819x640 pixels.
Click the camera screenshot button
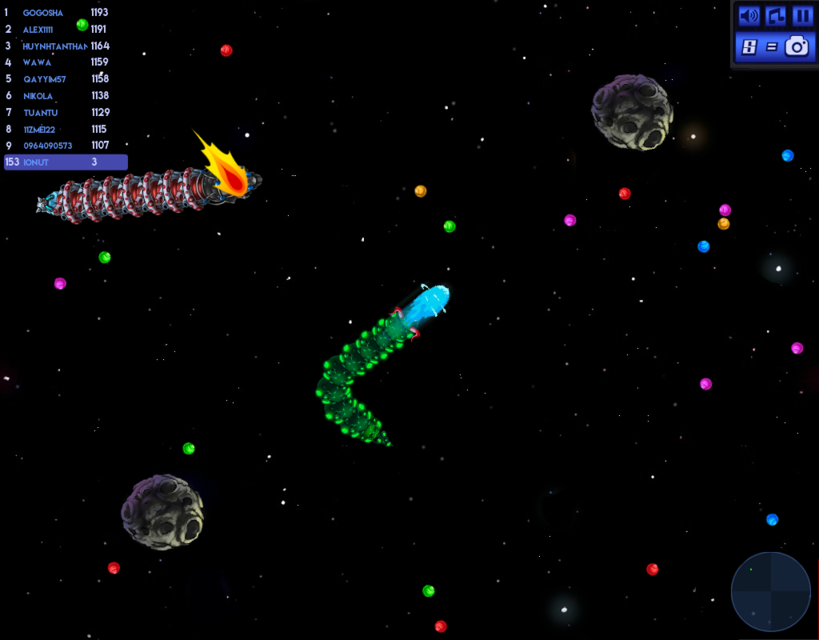pyautogui.click(x=797, y=46)
